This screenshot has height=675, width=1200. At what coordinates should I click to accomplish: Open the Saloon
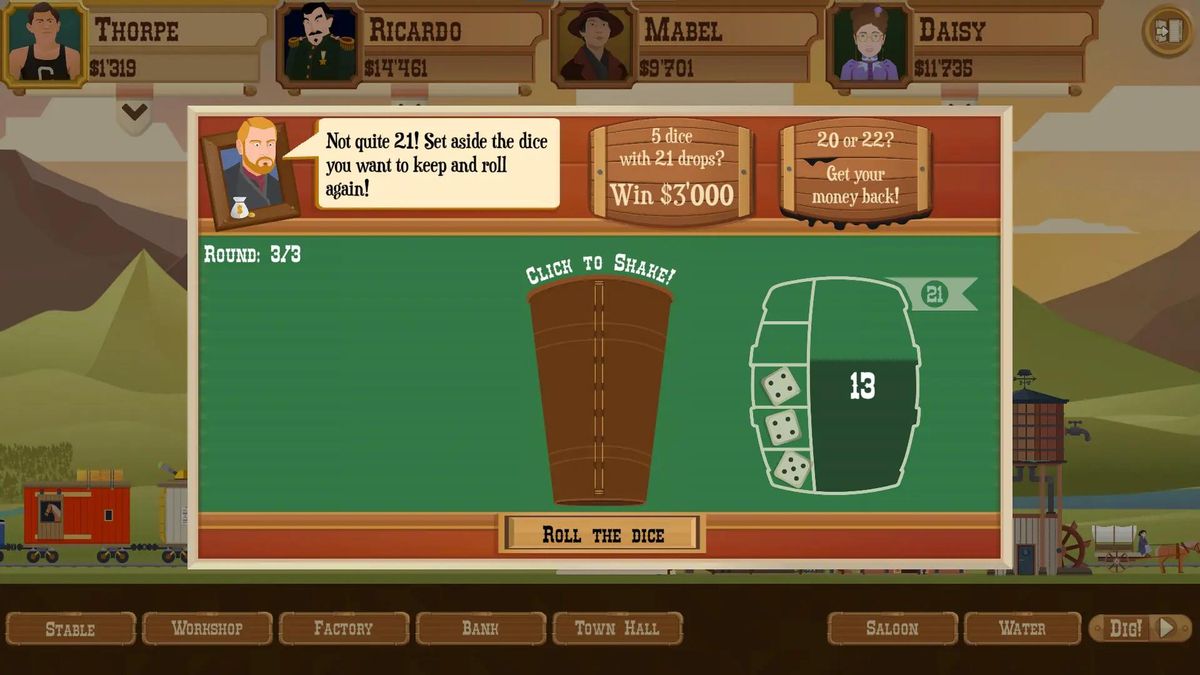click(892, 628)
